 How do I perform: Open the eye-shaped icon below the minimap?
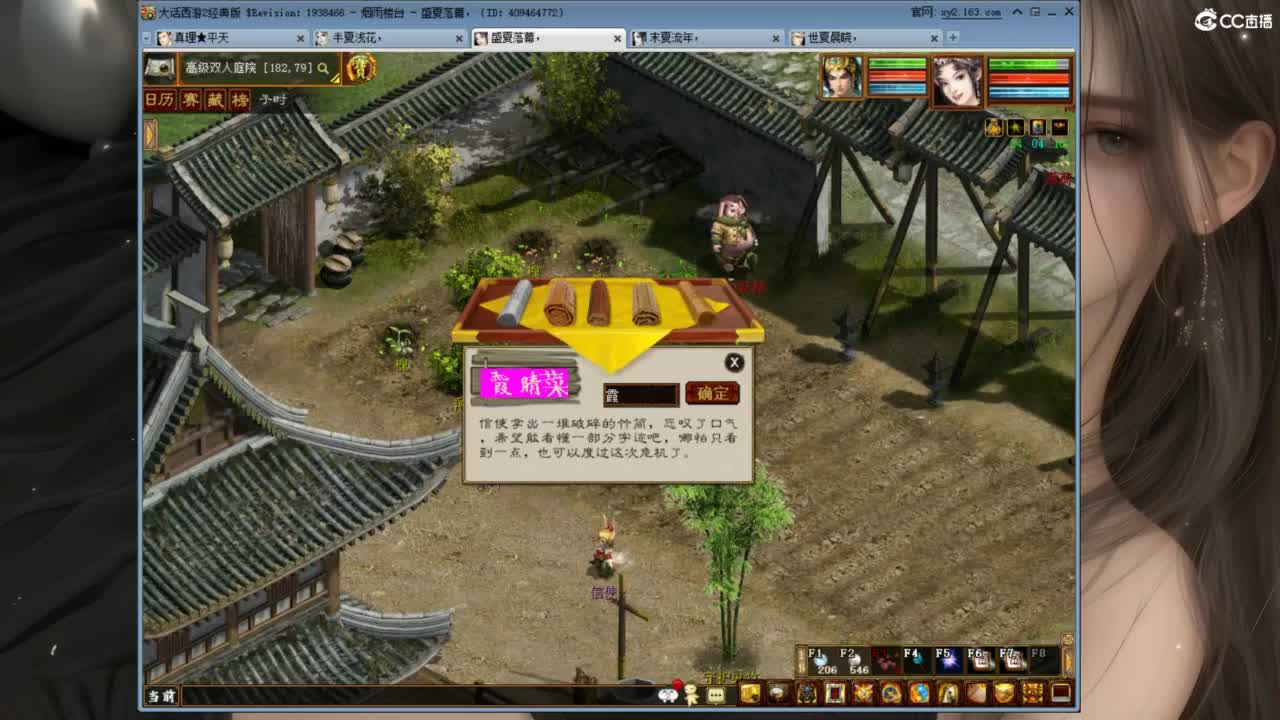click(1061, 127)
